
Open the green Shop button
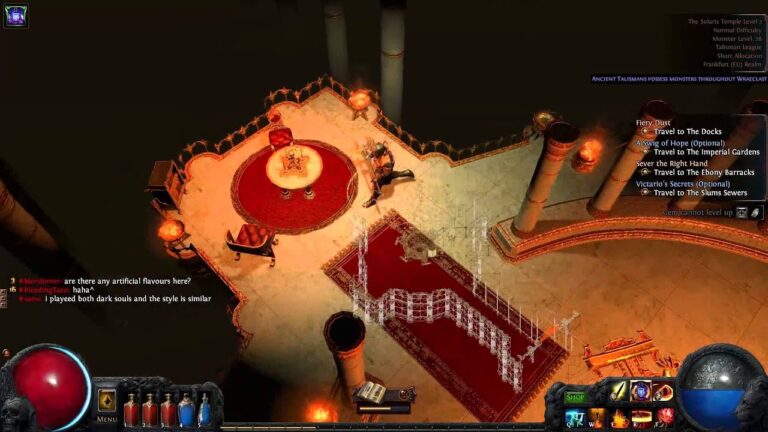[575, 397]
